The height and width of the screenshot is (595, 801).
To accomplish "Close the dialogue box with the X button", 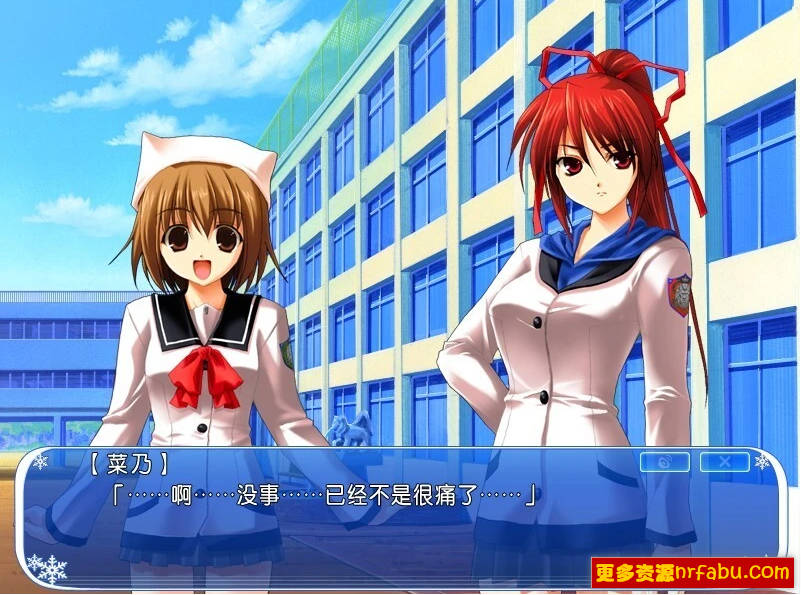I will tap(724, 462).
